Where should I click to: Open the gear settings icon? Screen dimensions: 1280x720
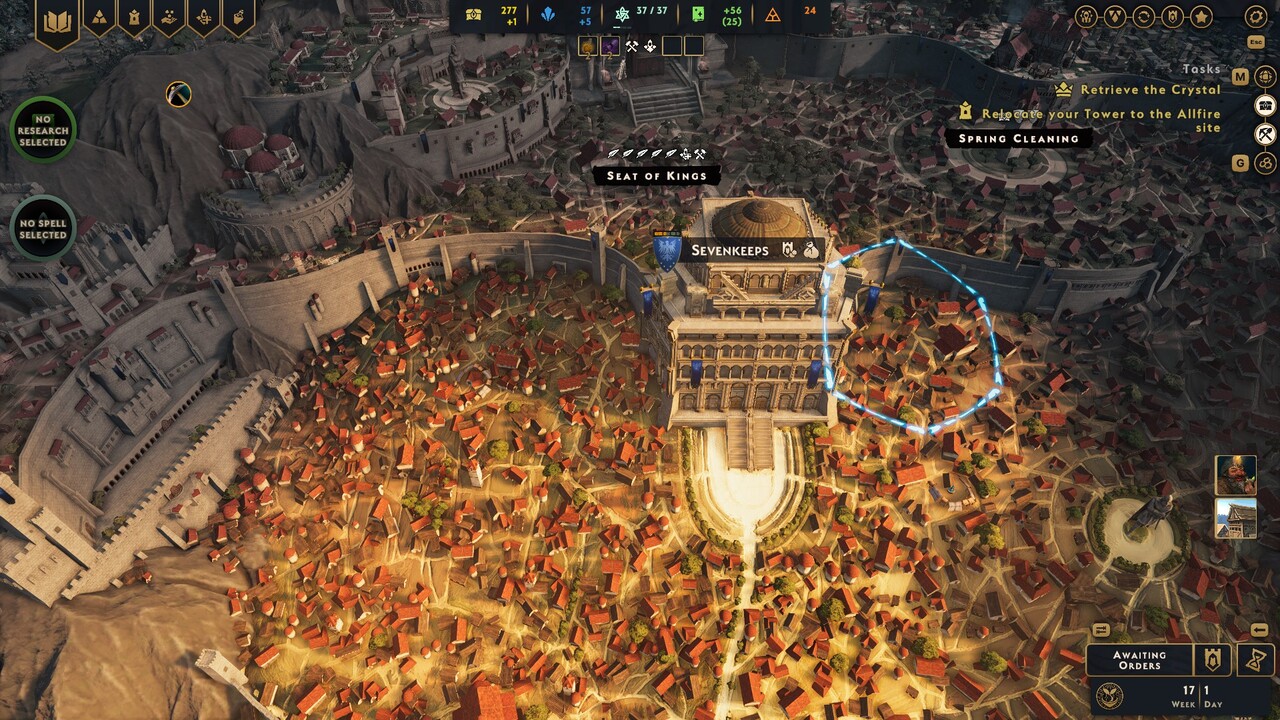tap(1256, 16)
